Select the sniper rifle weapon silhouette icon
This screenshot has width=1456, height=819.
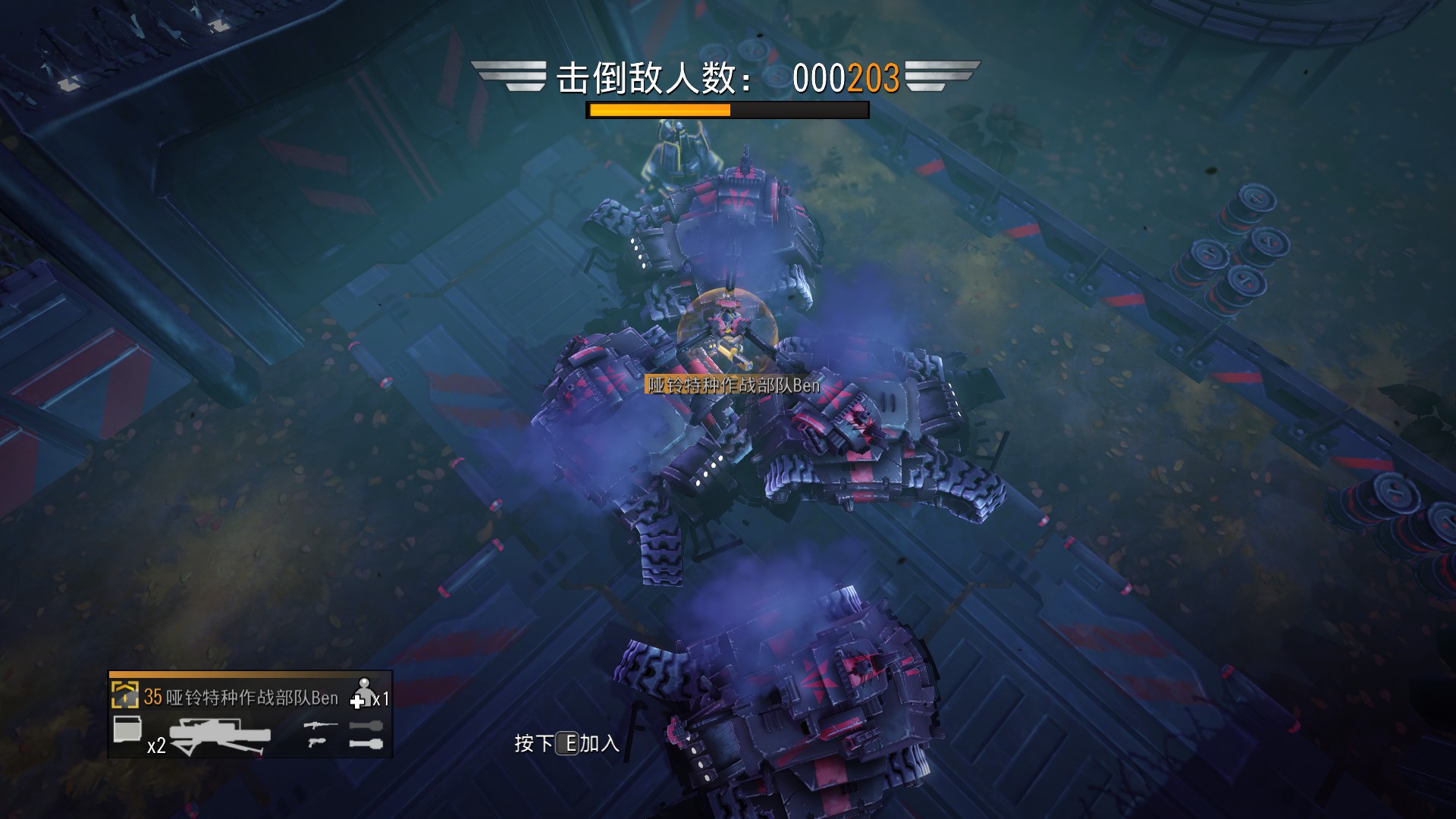coord(322,725)
